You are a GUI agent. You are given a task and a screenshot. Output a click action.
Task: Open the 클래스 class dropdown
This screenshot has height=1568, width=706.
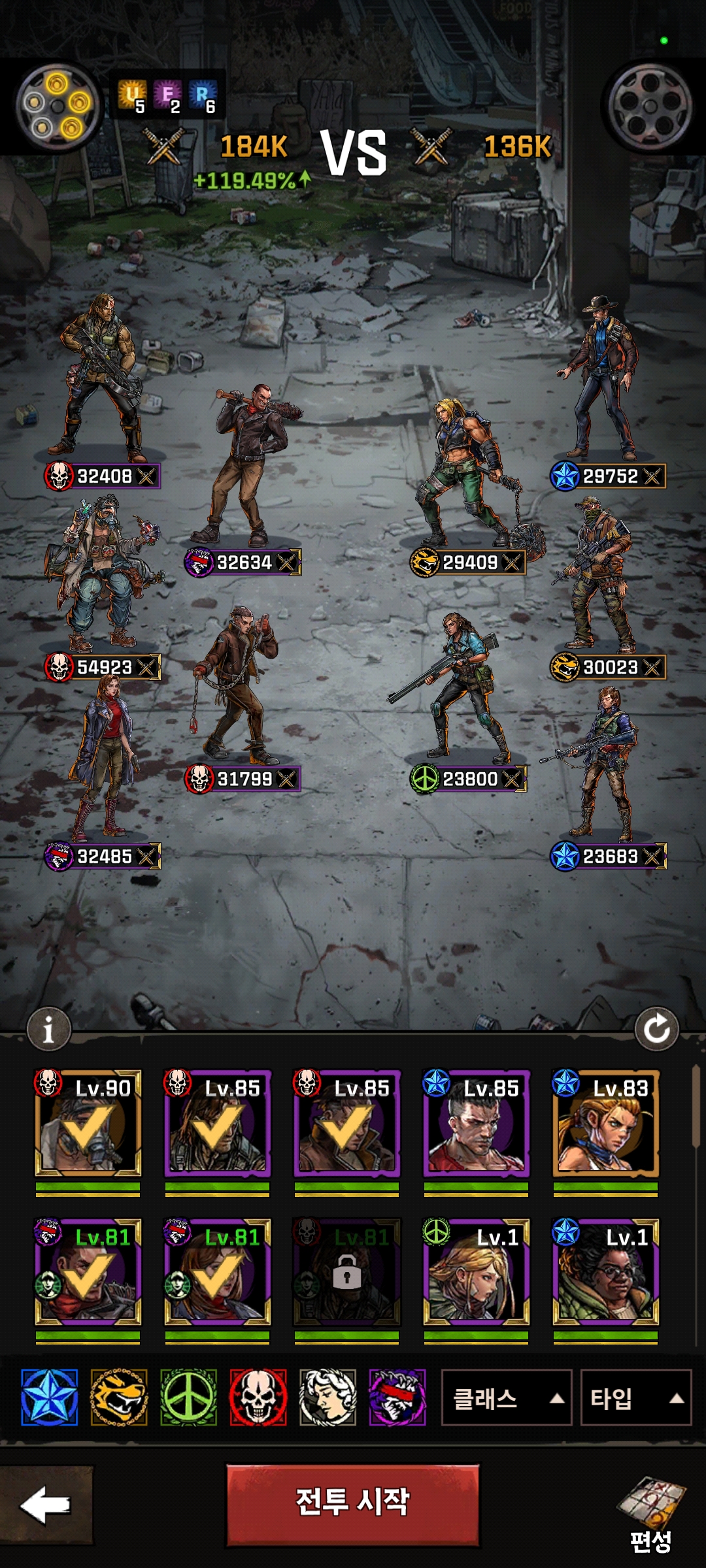pyautogui.click(x=507, y=1398)
